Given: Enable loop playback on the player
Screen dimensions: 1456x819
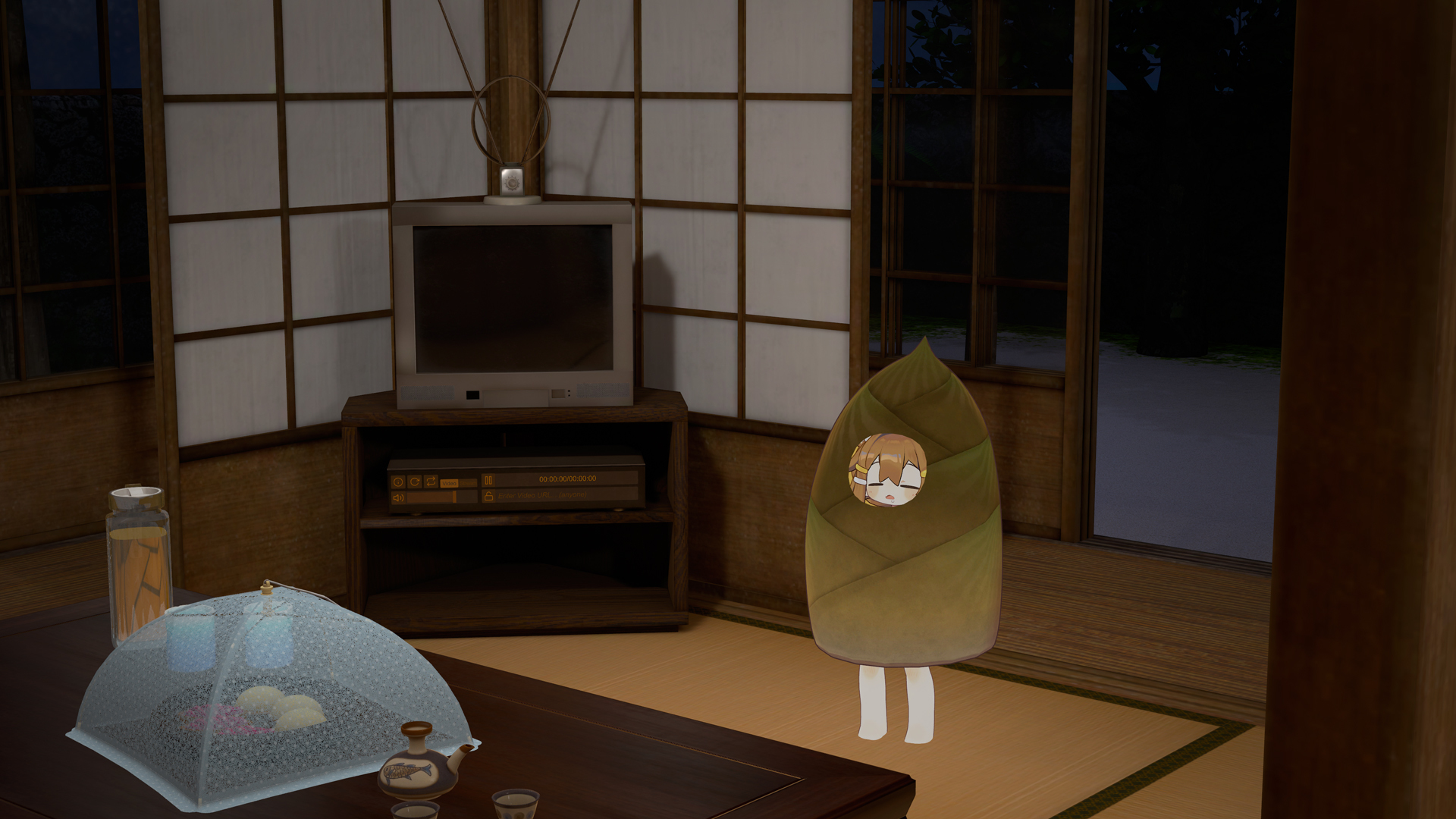Looking at the screenshot, I should 431,481.
